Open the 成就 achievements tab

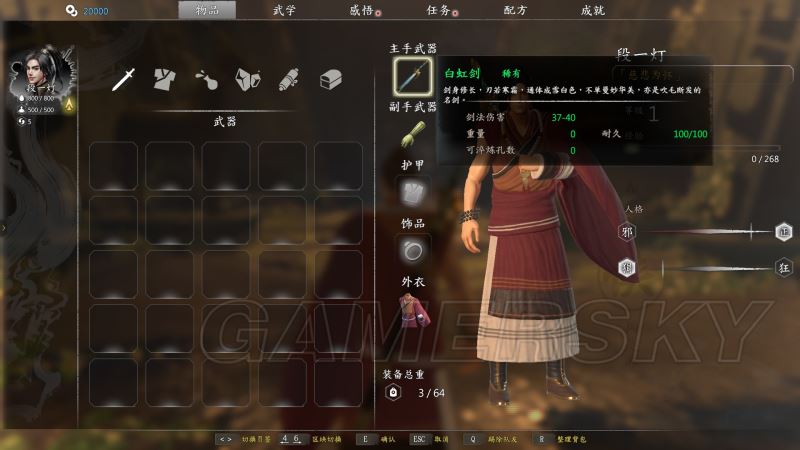[x=592, y=10]
